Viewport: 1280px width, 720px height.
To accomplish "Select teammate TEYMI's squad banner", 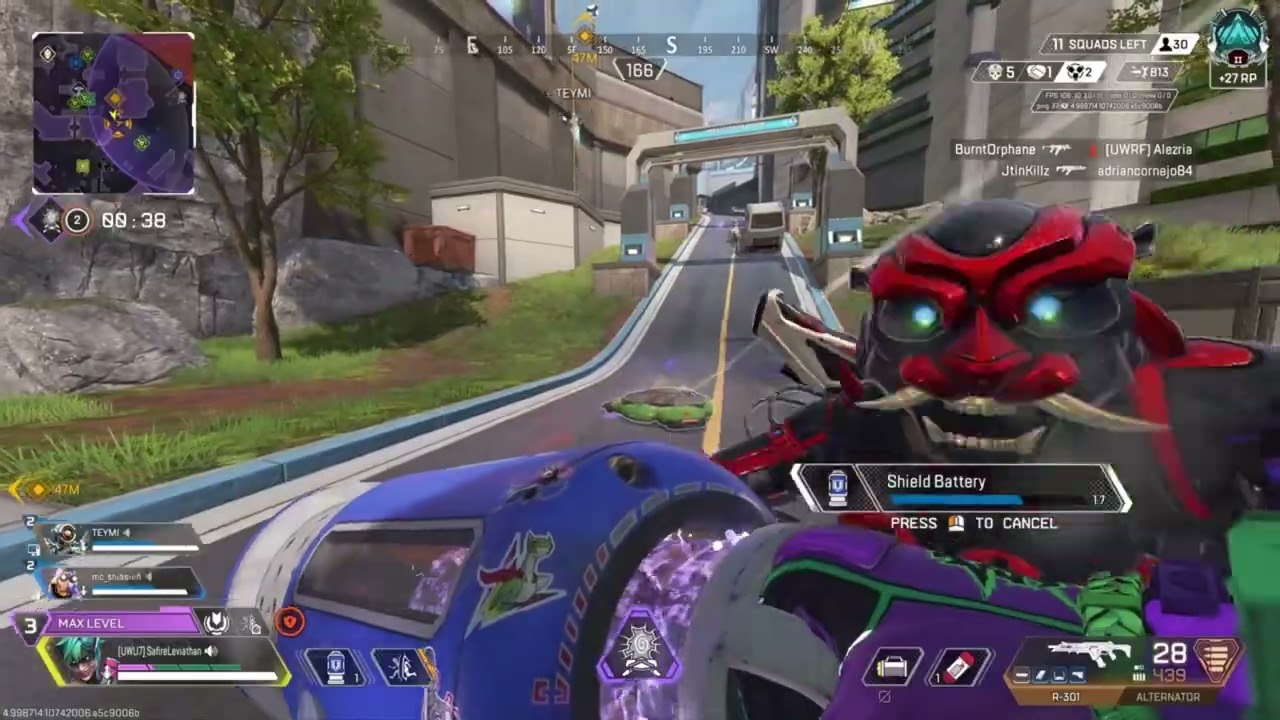I will click(x=120, y=538).
